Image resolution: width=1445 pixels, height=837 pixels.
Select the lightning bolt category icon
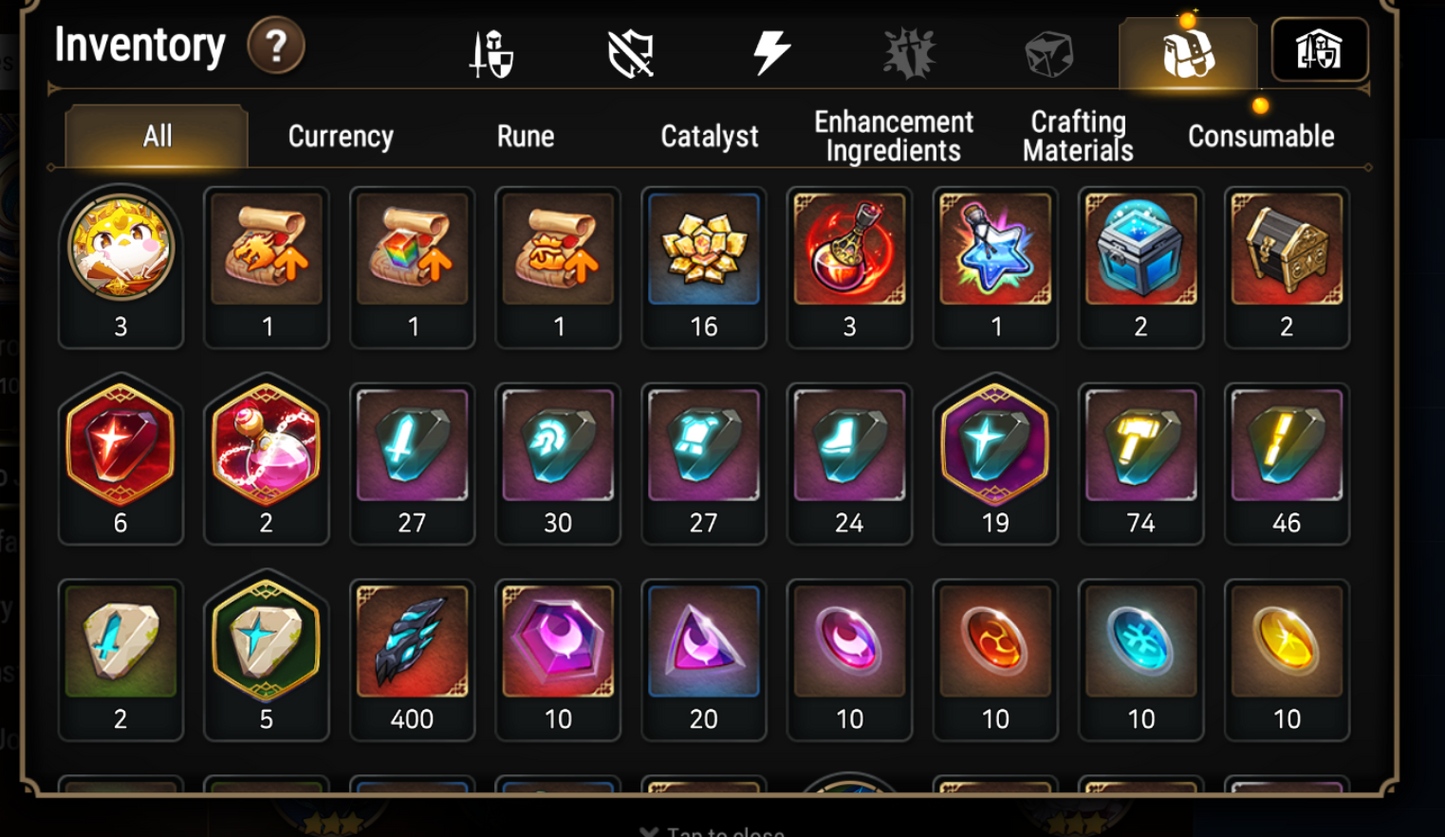771,52
